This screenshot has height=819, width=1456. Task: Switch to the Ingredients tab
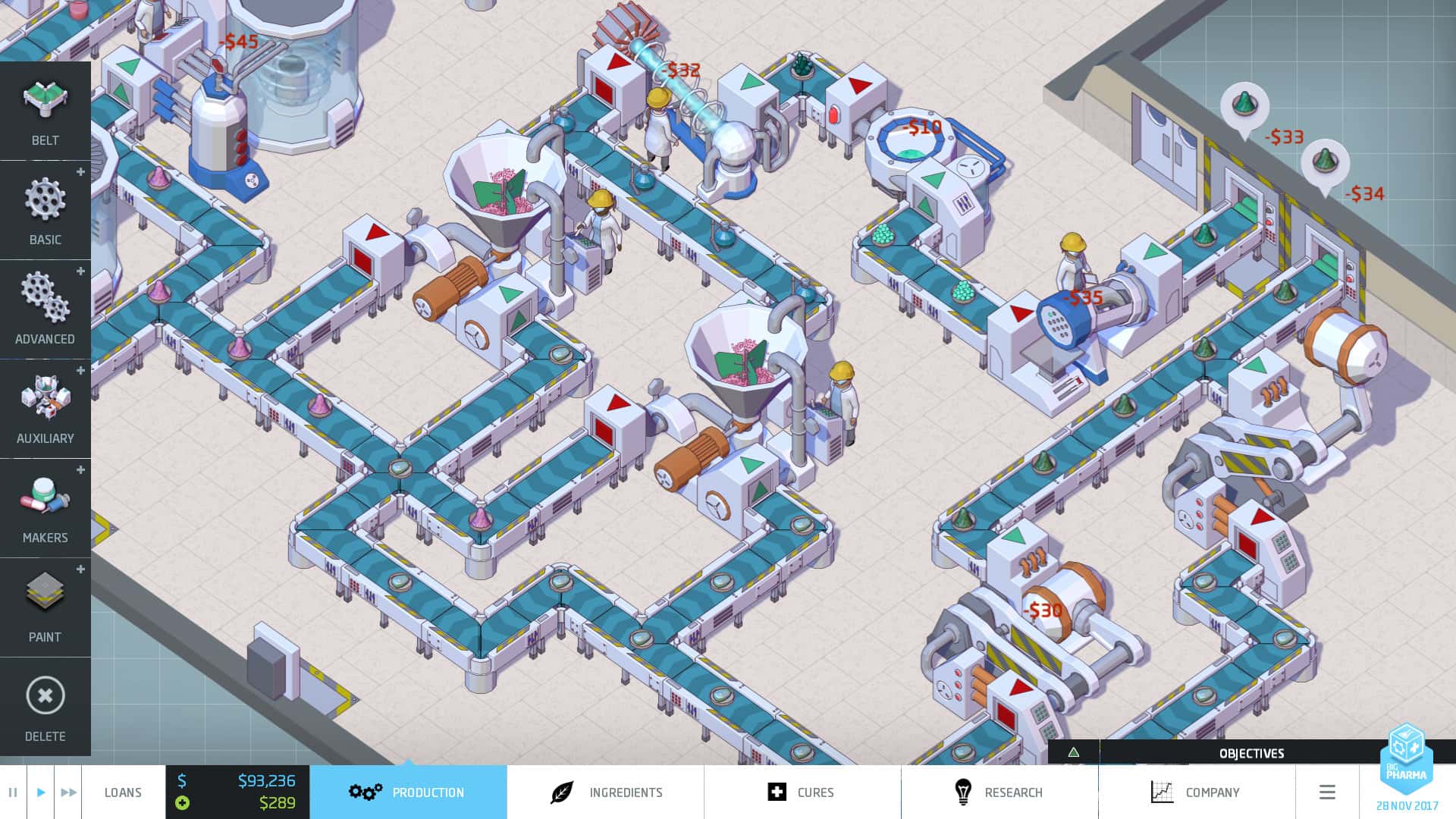pyautogui.click(x=626, y=792)
